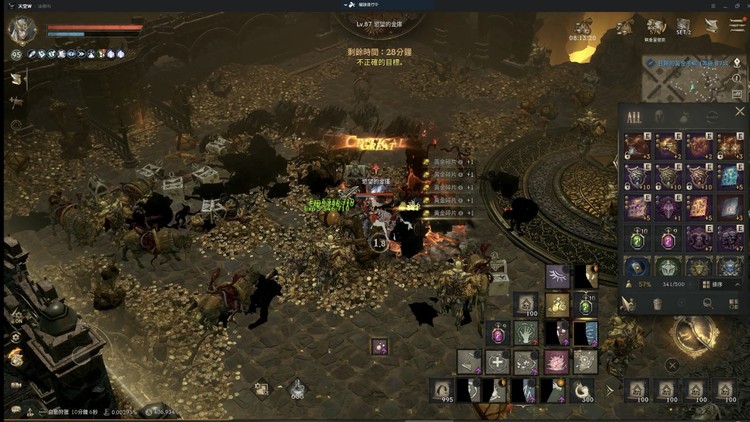
Task: Activate the pink claw skill slot
Action: [556, 361]
